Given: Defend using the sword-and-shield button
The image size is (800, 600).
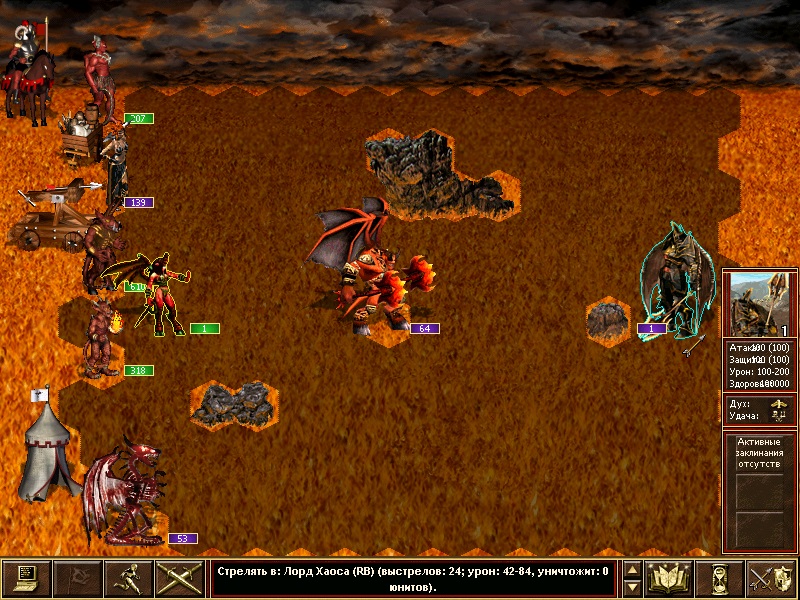Looking at the screenshot, I should click(771, 579).
